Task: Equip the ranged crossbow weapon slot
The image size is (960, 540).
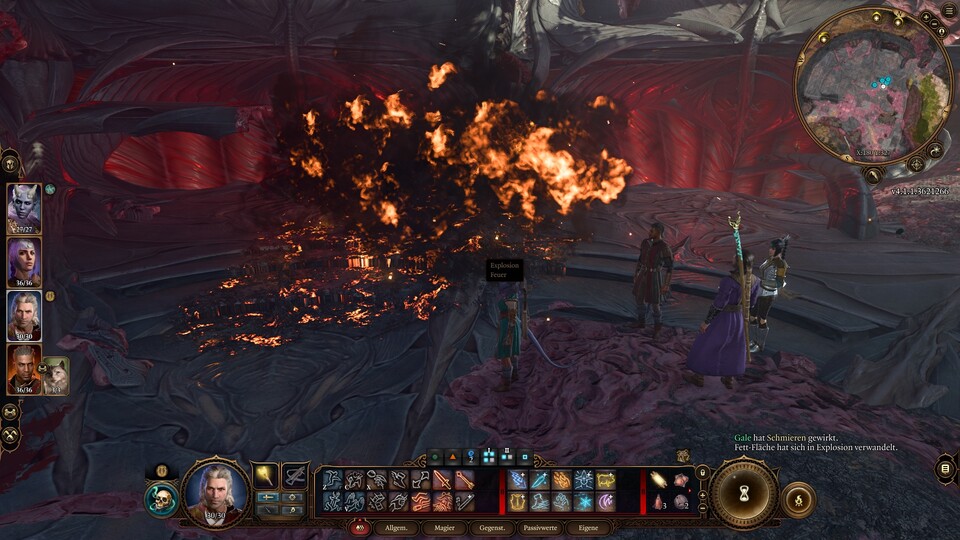Action: tap(294, 475)
